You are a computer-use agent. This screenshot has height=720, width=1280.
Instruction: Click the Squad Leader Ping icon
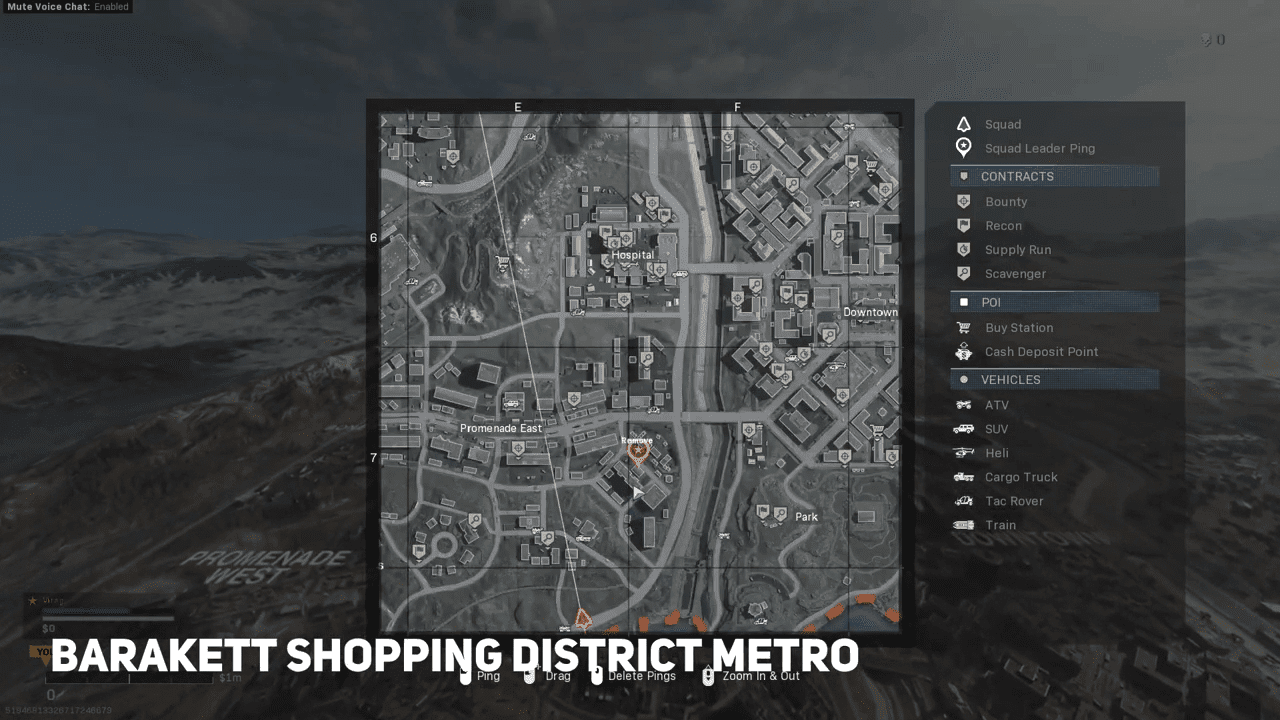tap(962, 147)
